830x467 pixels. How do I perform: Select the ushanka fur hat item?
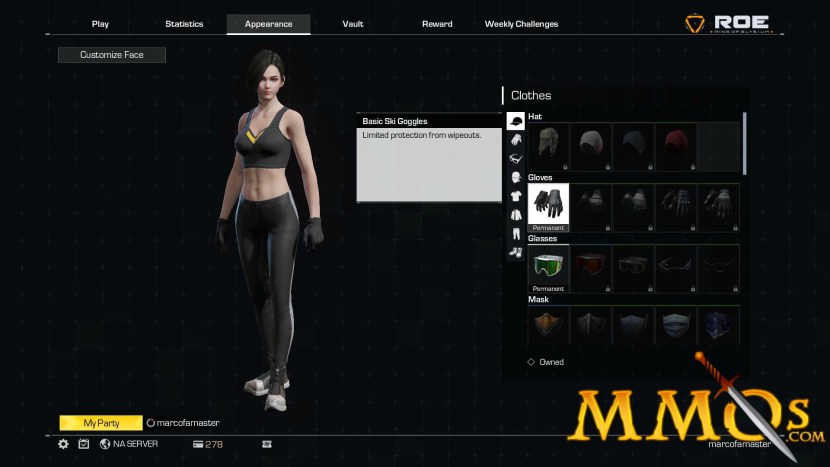[549, 146]
